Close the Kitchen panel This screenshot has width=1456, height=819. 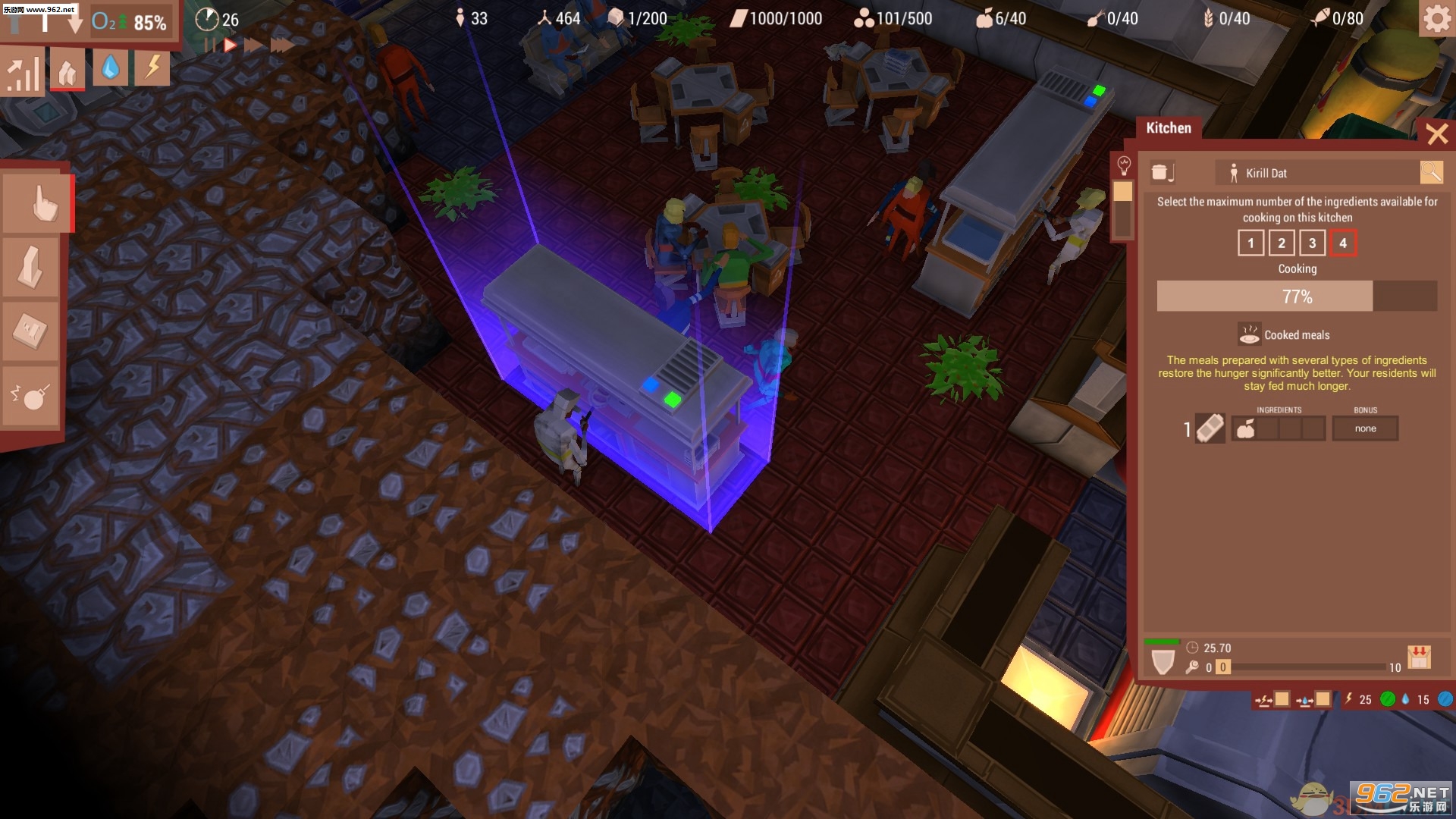click(x=1436, y=134)
